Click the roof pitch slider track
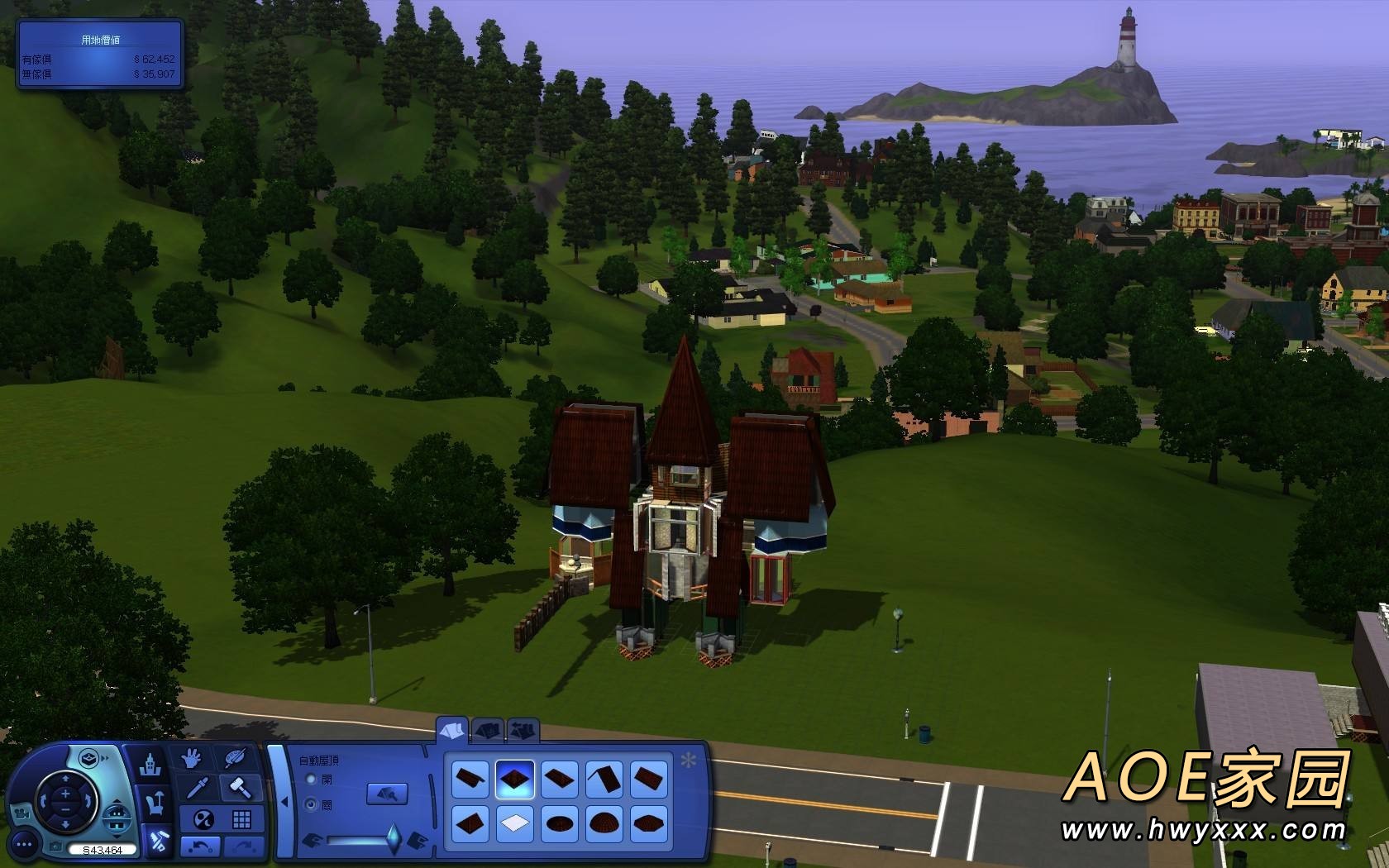 360,841
